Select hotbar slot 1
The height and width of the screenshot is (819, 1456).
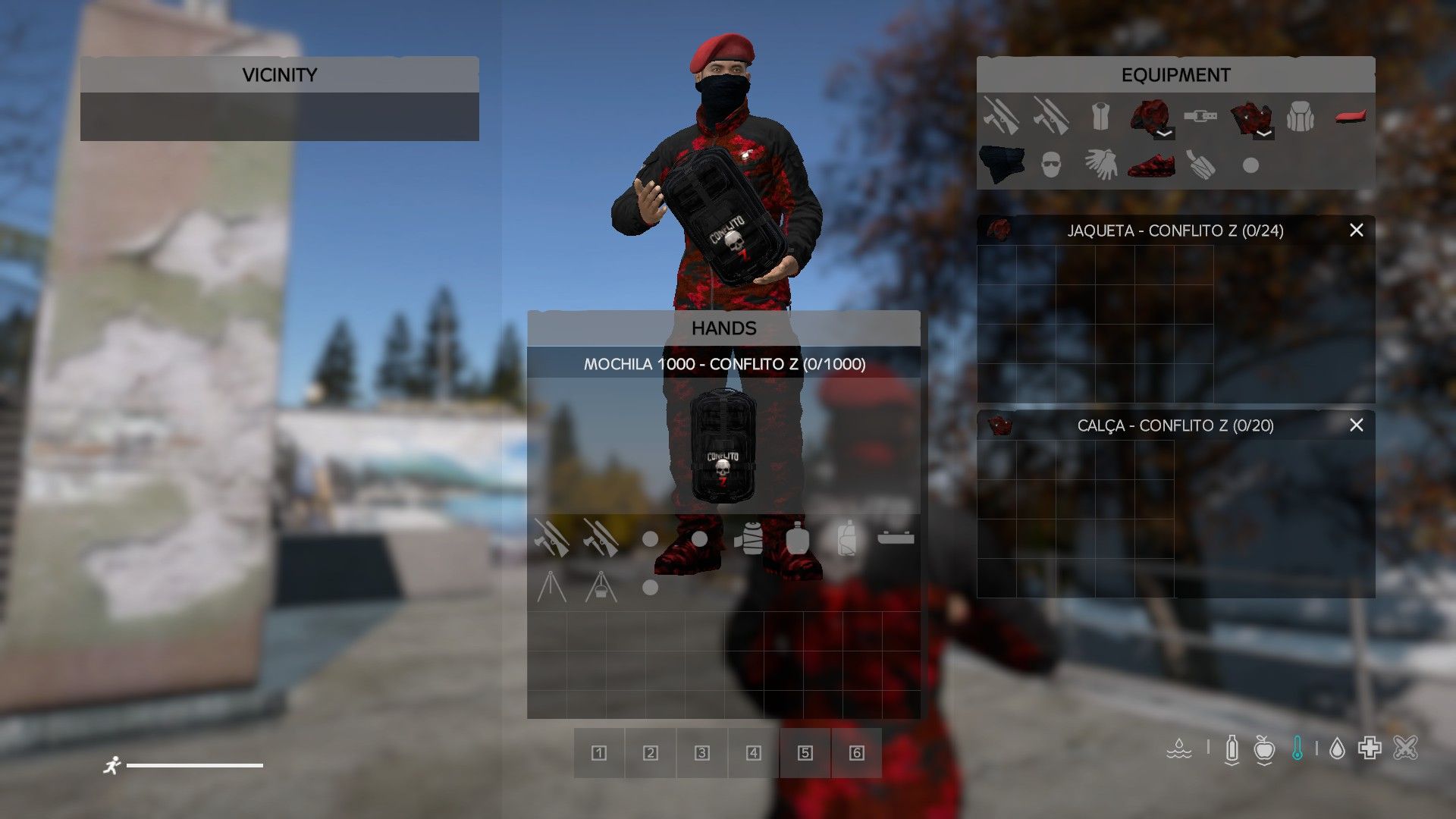click(599, 753)
